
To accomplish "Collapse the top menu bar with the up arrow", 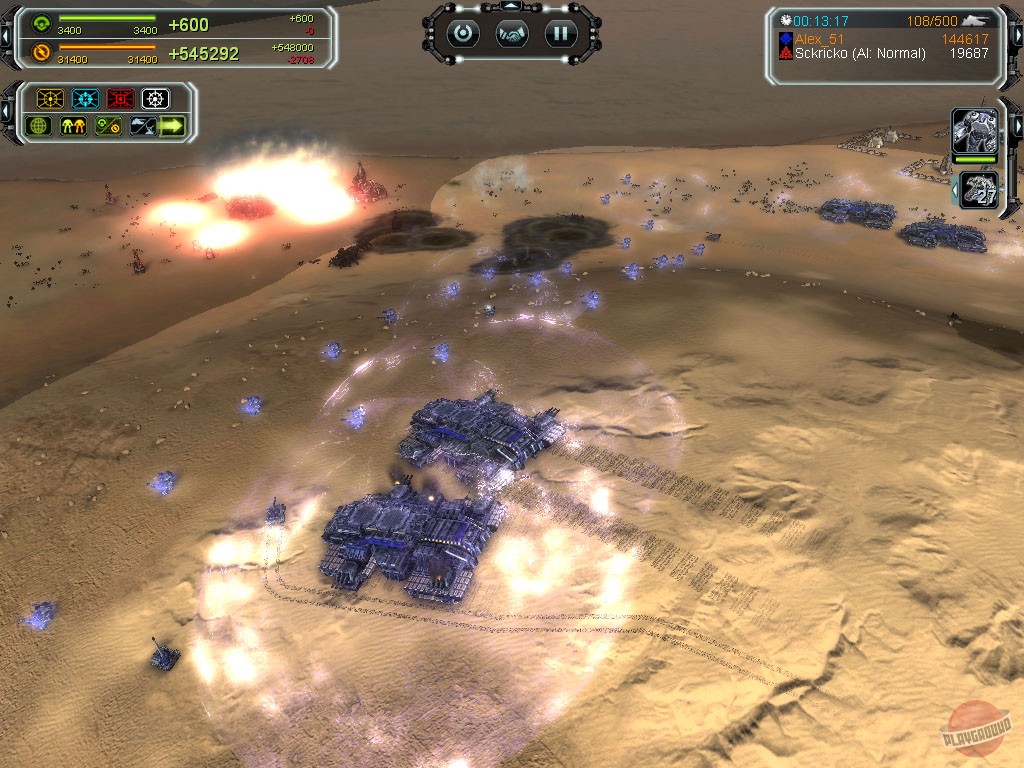I will tap(512, 7).
